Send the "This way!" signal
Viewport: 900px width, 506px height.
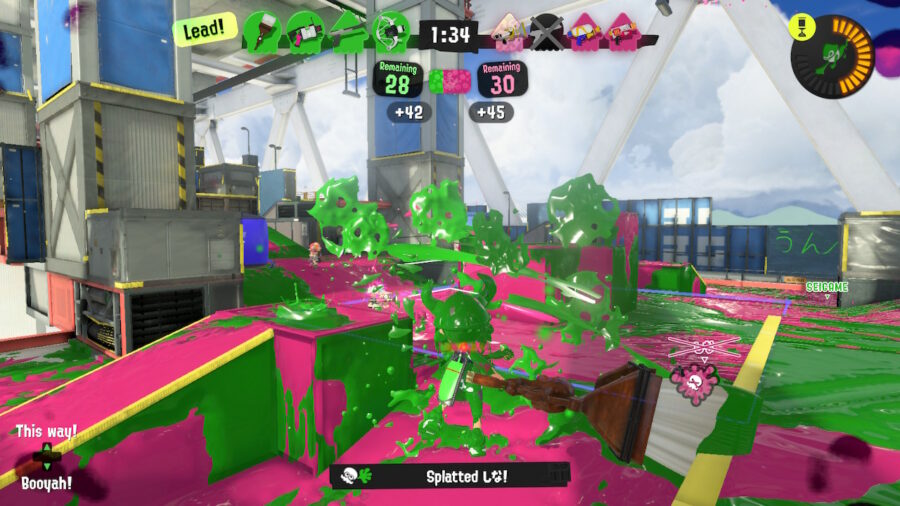pos(46,431)
